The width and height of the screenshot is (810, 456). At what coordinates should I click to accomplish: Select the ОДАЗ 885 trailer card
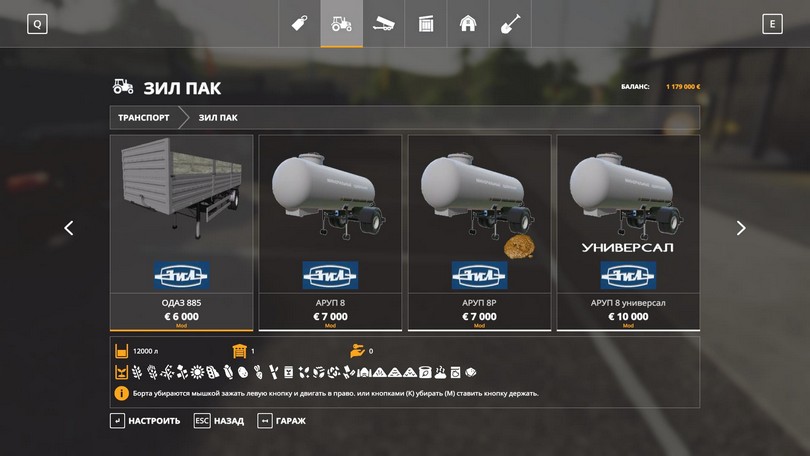pyautogui.click(x=181, y=232)
